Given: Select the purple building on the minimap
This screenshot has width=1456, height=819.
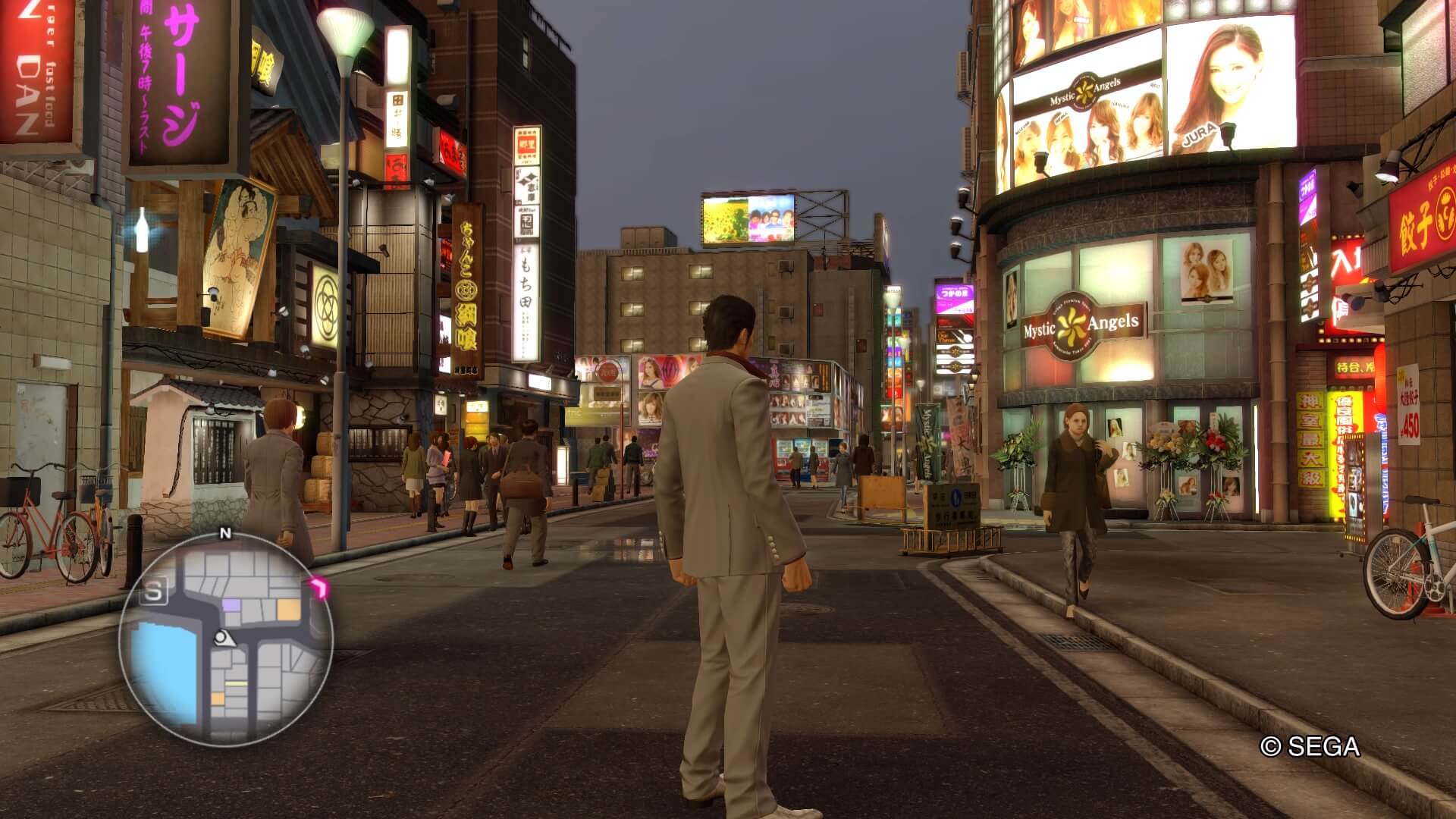Looking at the screenshot, I should (232, 607).
